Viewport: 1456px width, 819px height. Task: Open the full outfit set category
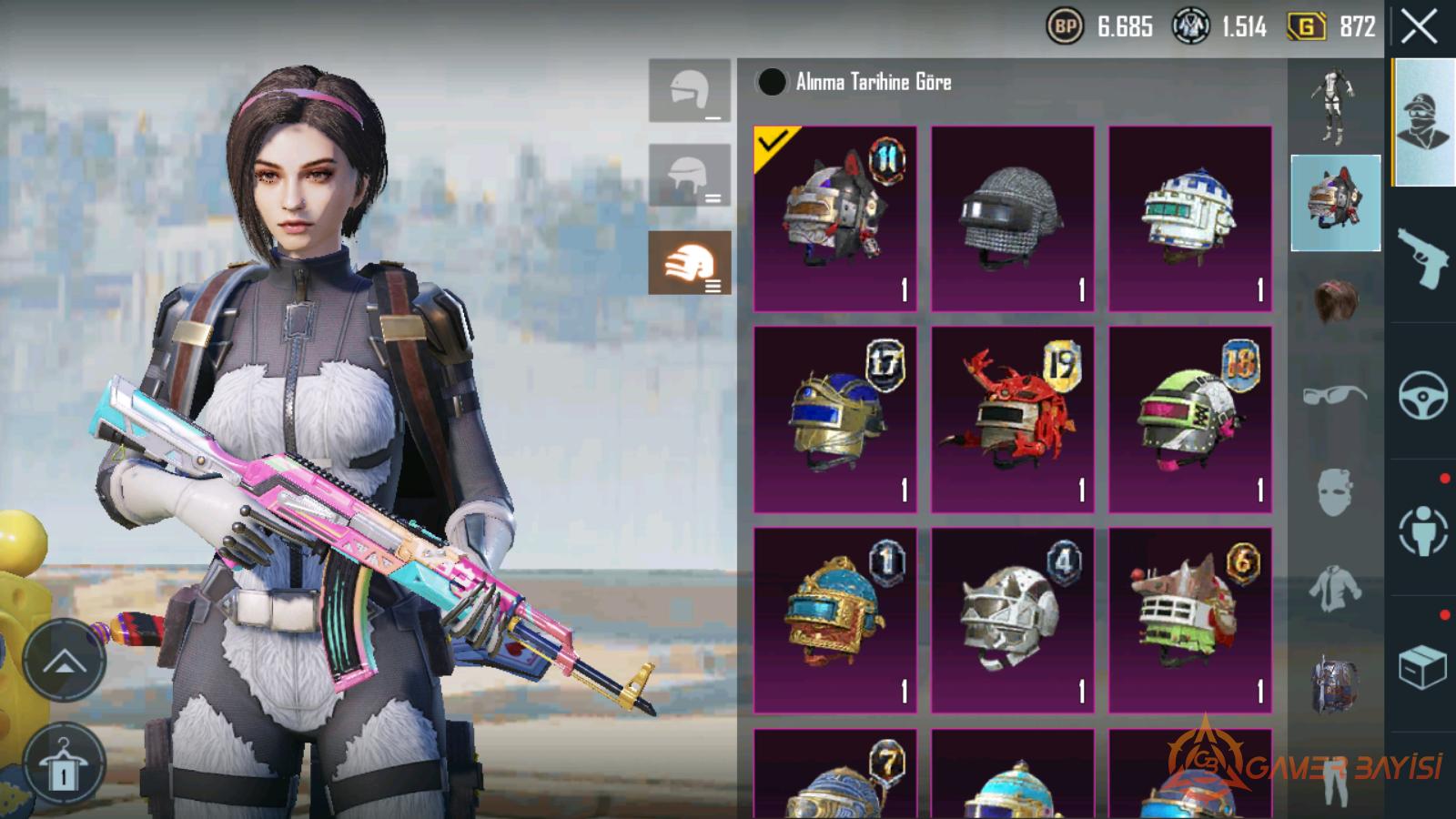[1335, 107]
